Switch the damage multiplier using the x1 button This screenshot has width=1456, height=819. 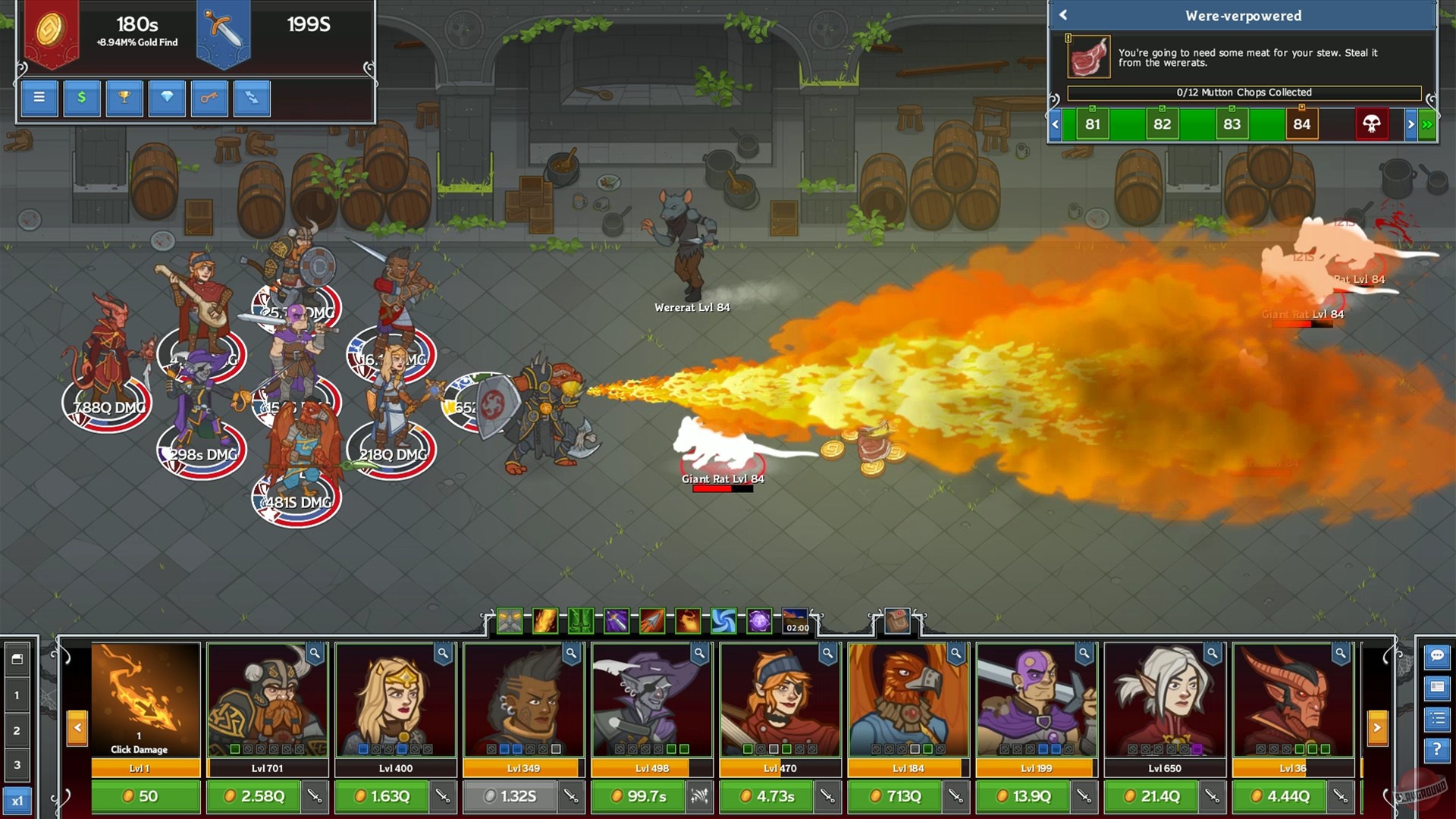point(18,797)
